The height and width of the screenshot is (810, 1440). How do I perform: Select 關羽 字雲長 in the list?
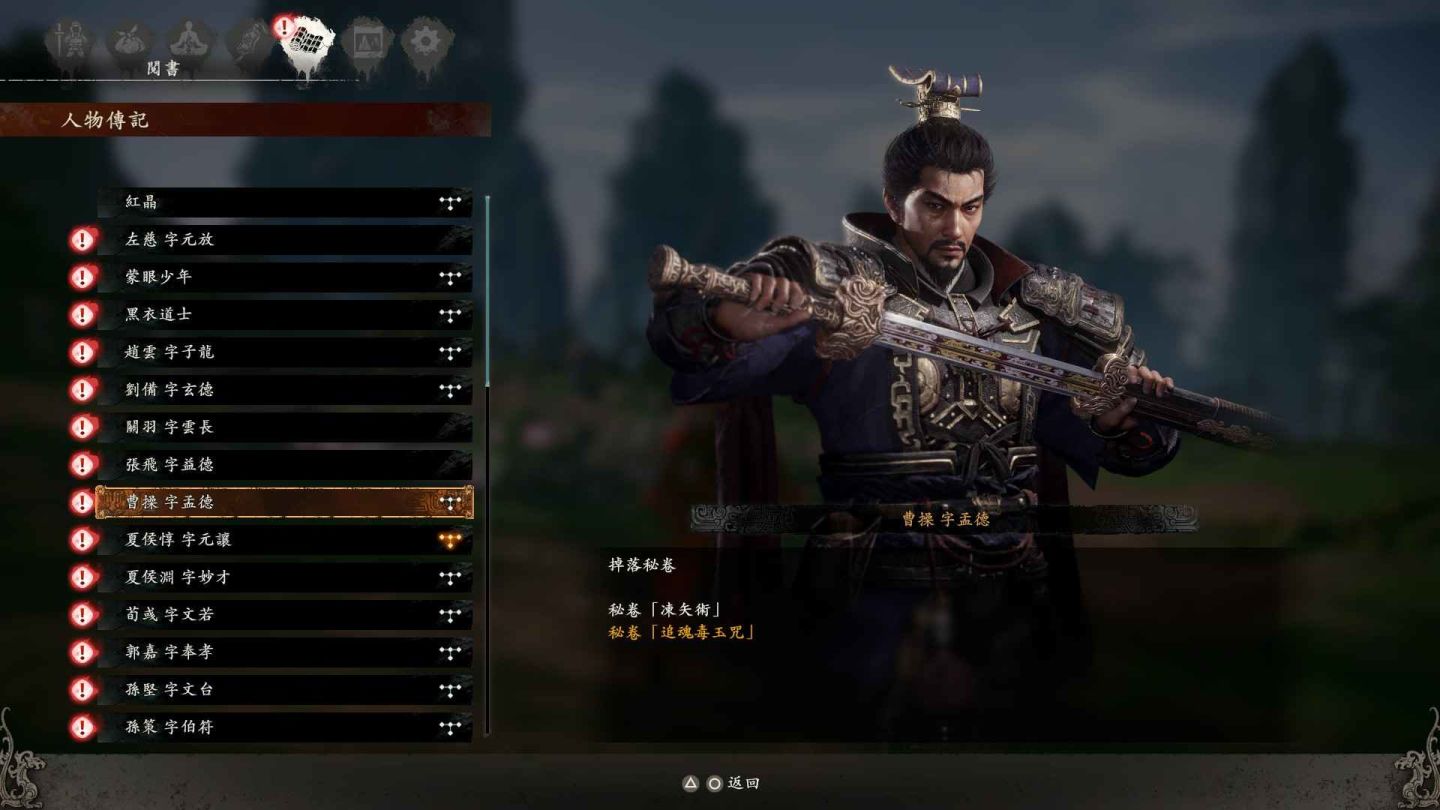(x=284, y=427)
